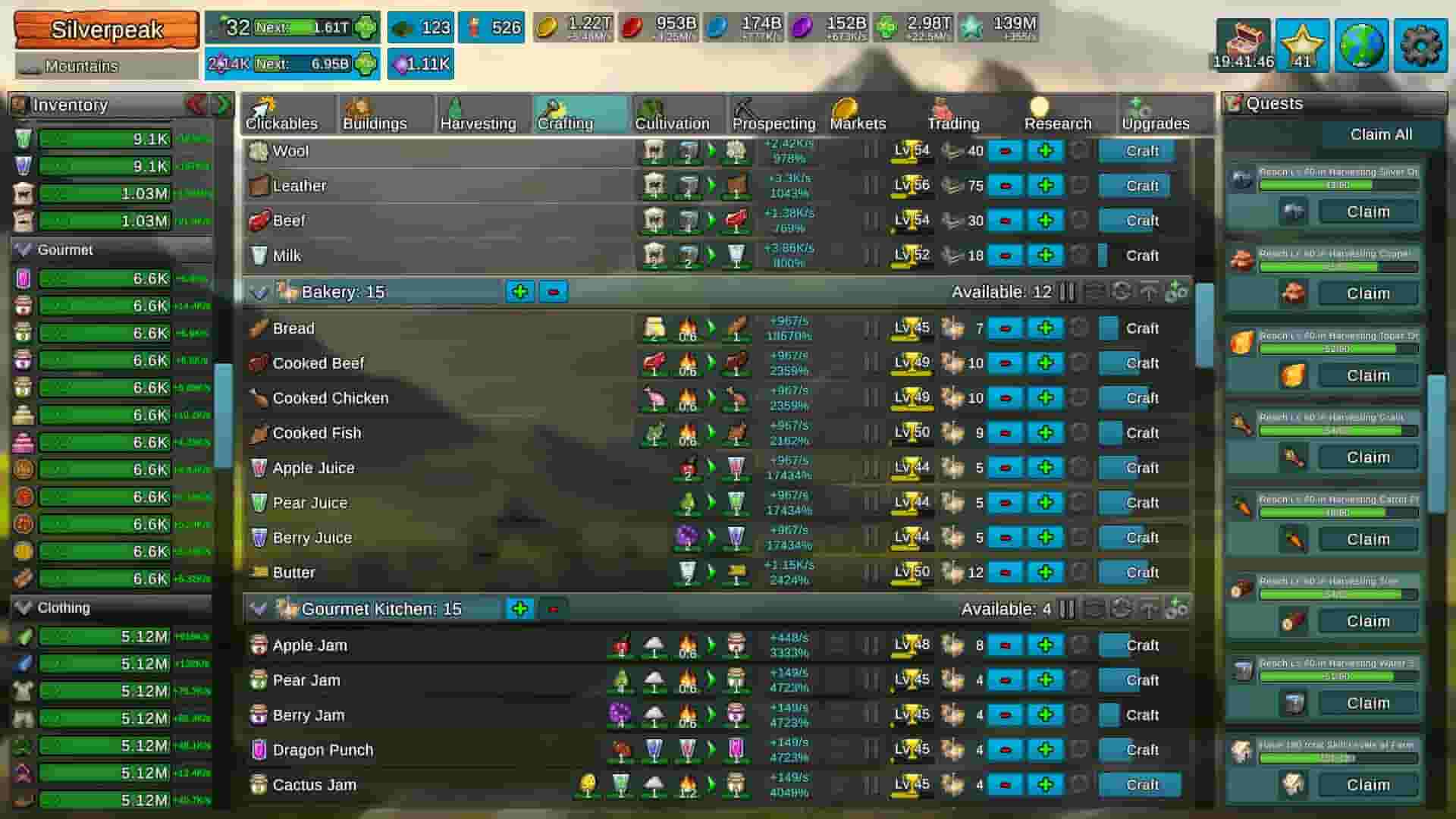Click the refresh icon on the Bakery header

[1121, 291]
